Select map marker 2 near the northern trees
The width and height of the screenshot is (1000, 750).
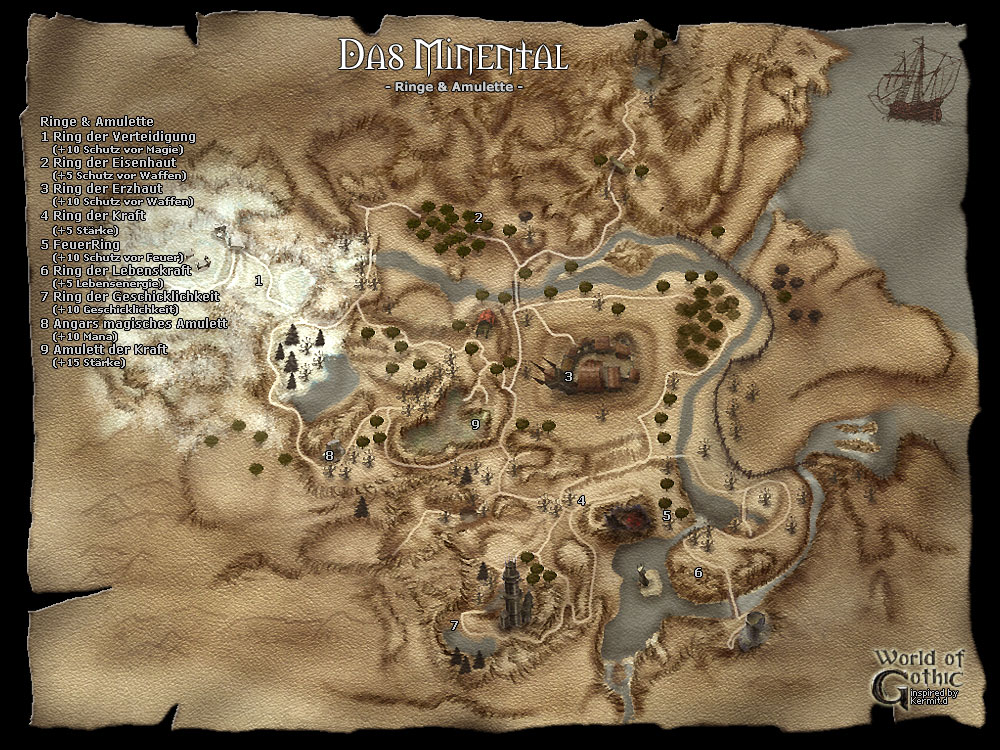point(479,217)
